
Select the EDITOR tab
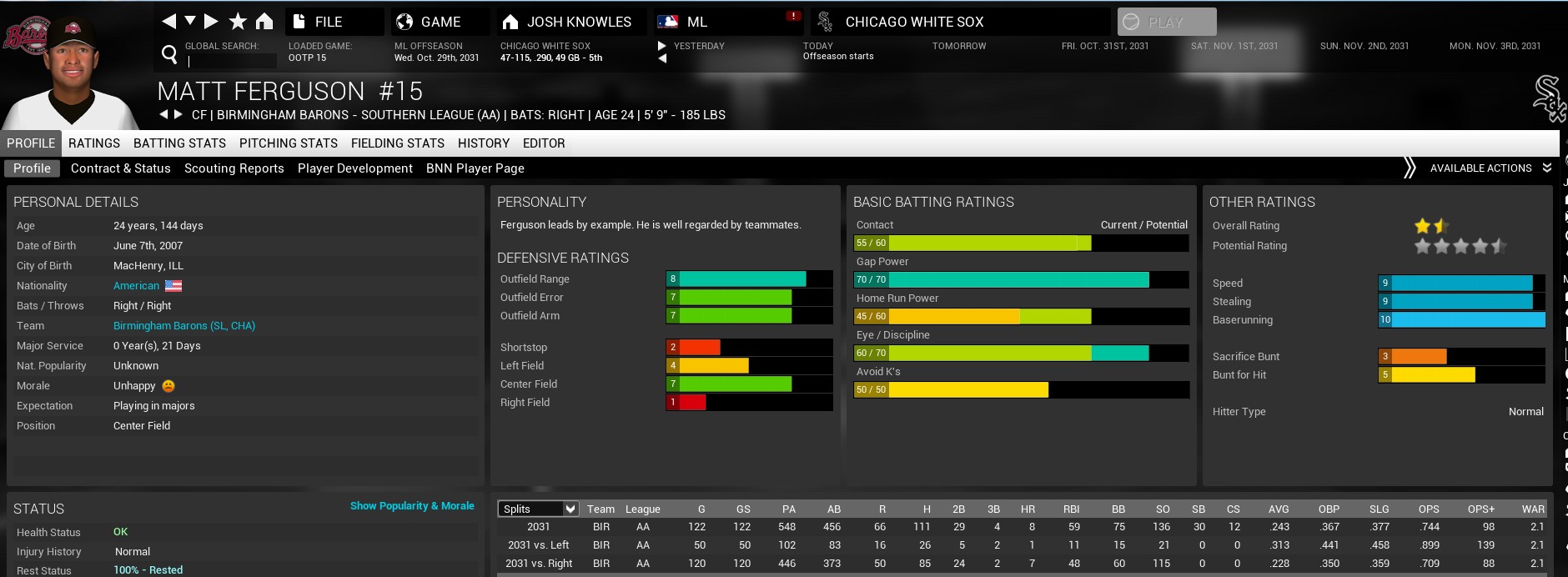pos(544,143)
